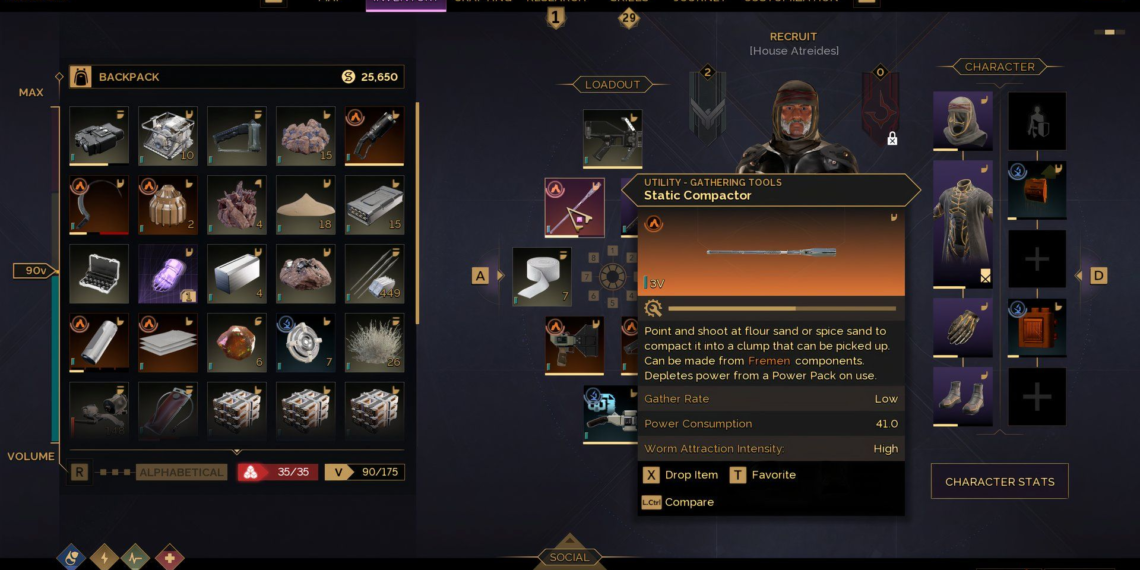1140x570 pixels.
Task: Open the Social panel
Action: coord(569,557)
